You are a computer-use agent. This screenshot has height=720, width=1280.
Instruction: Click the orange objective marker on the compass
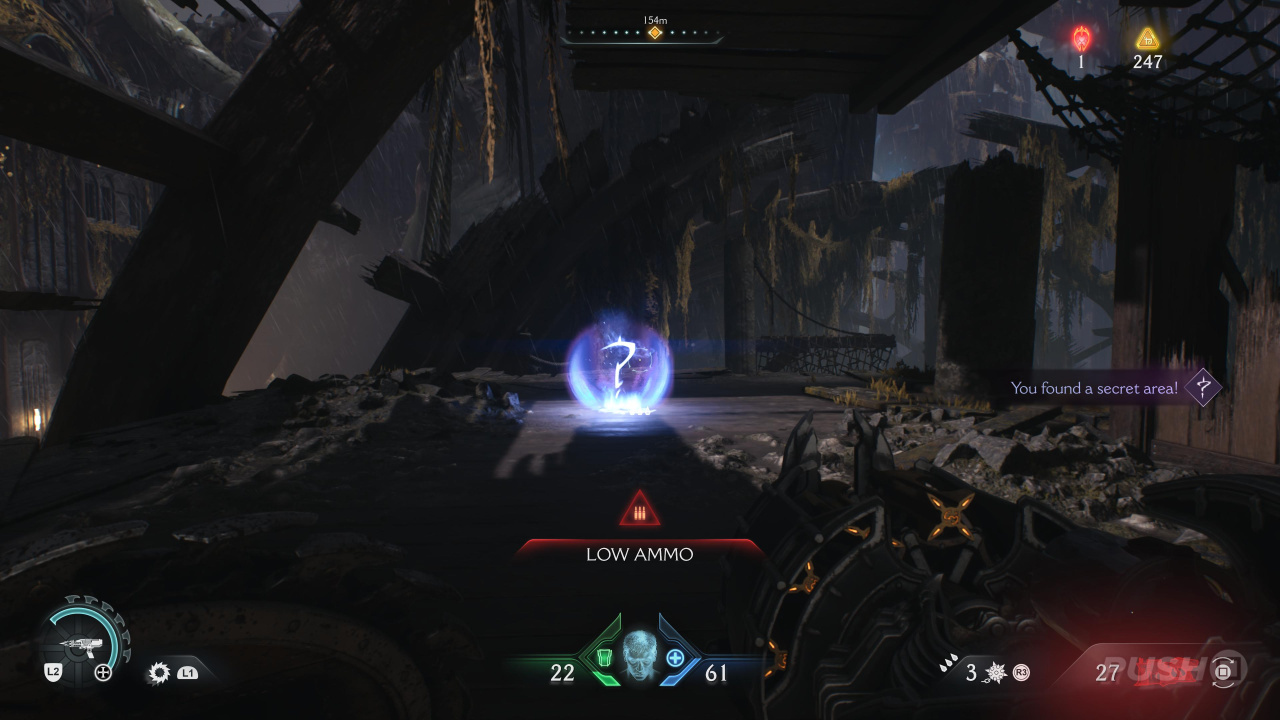pos(655,33)
